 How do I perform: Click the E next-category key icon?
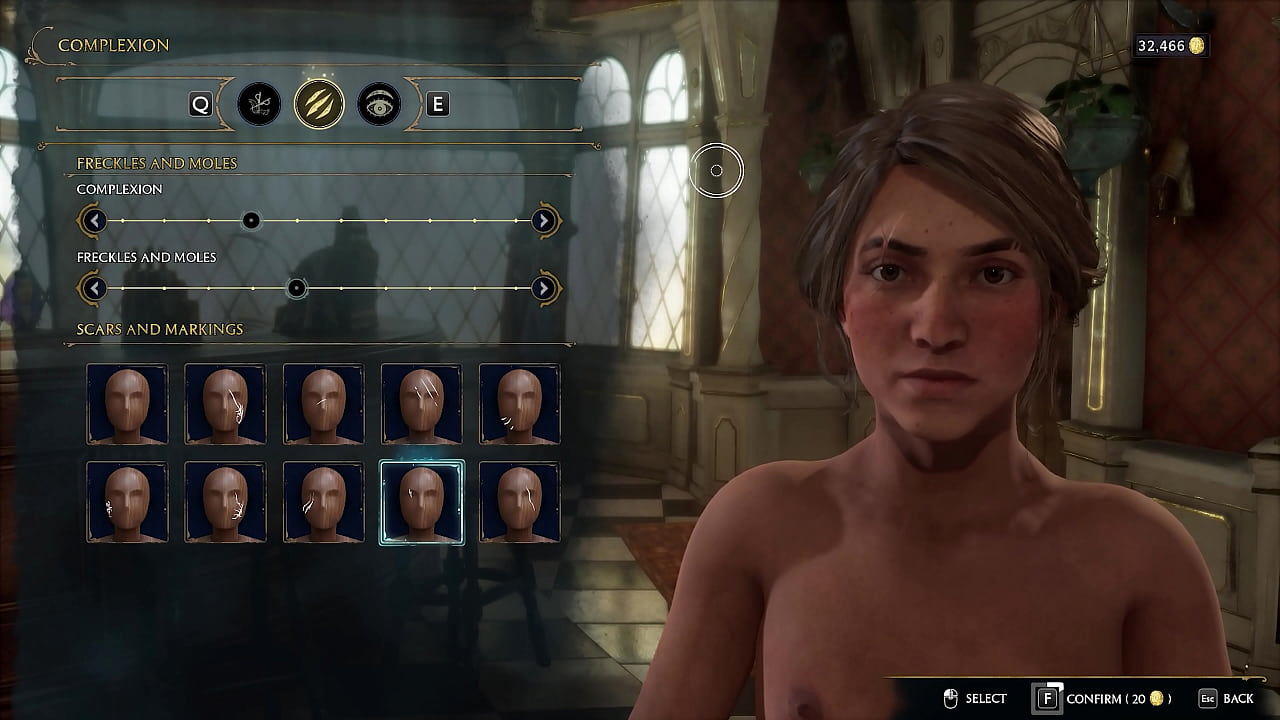[x=437, y=104]
